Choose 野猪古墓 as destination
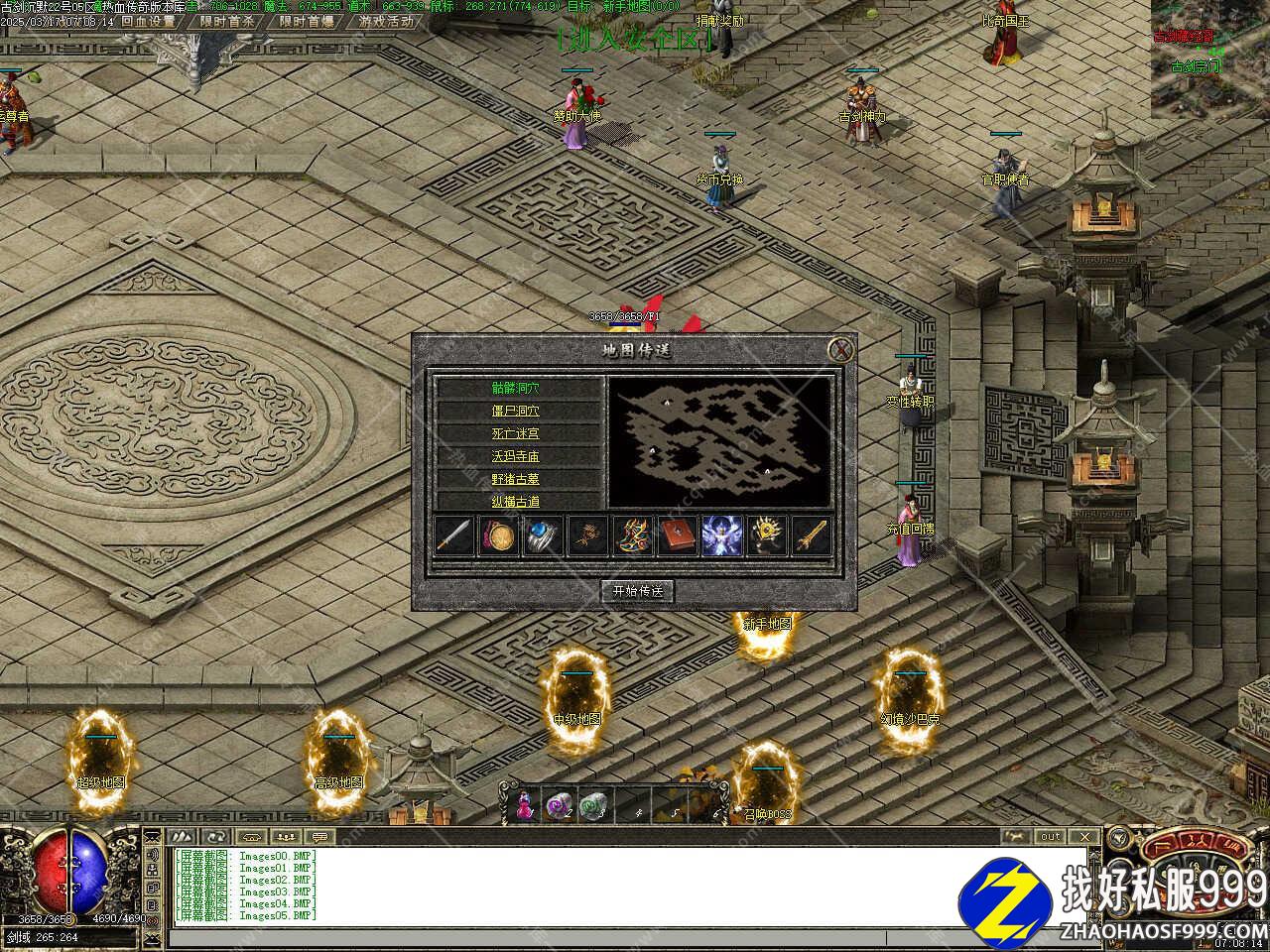This screenshot has width=1270, height=952. (x=517, y=479)
